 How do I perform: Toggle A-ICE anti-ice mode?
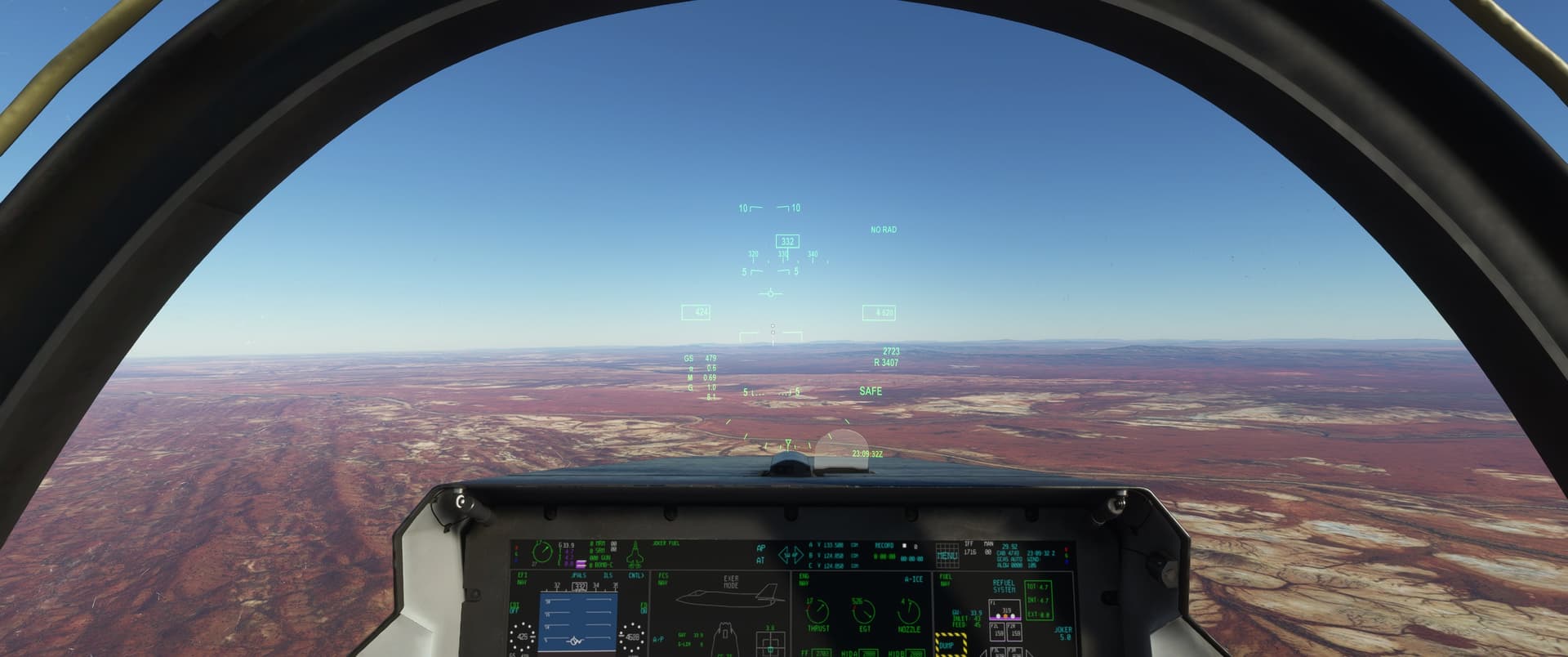(x=915, y=579)
